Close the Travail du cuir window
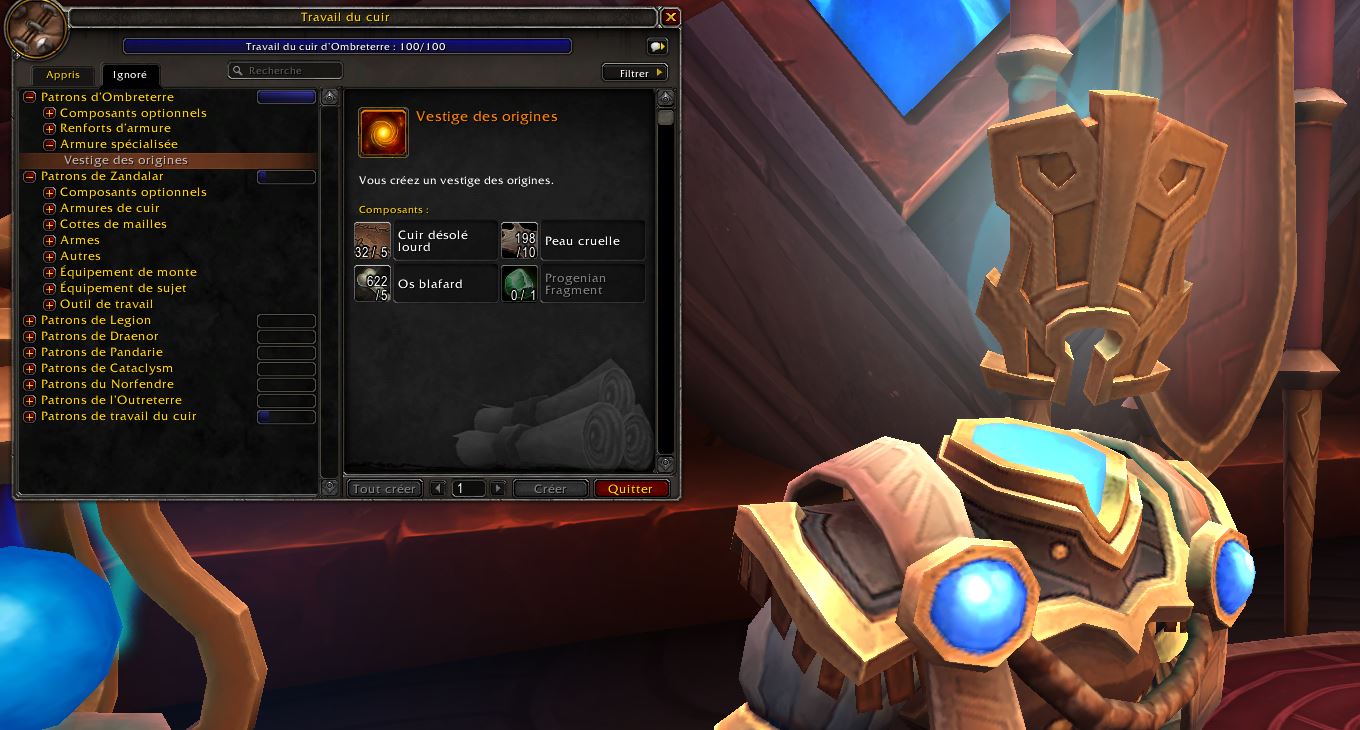 671,17
